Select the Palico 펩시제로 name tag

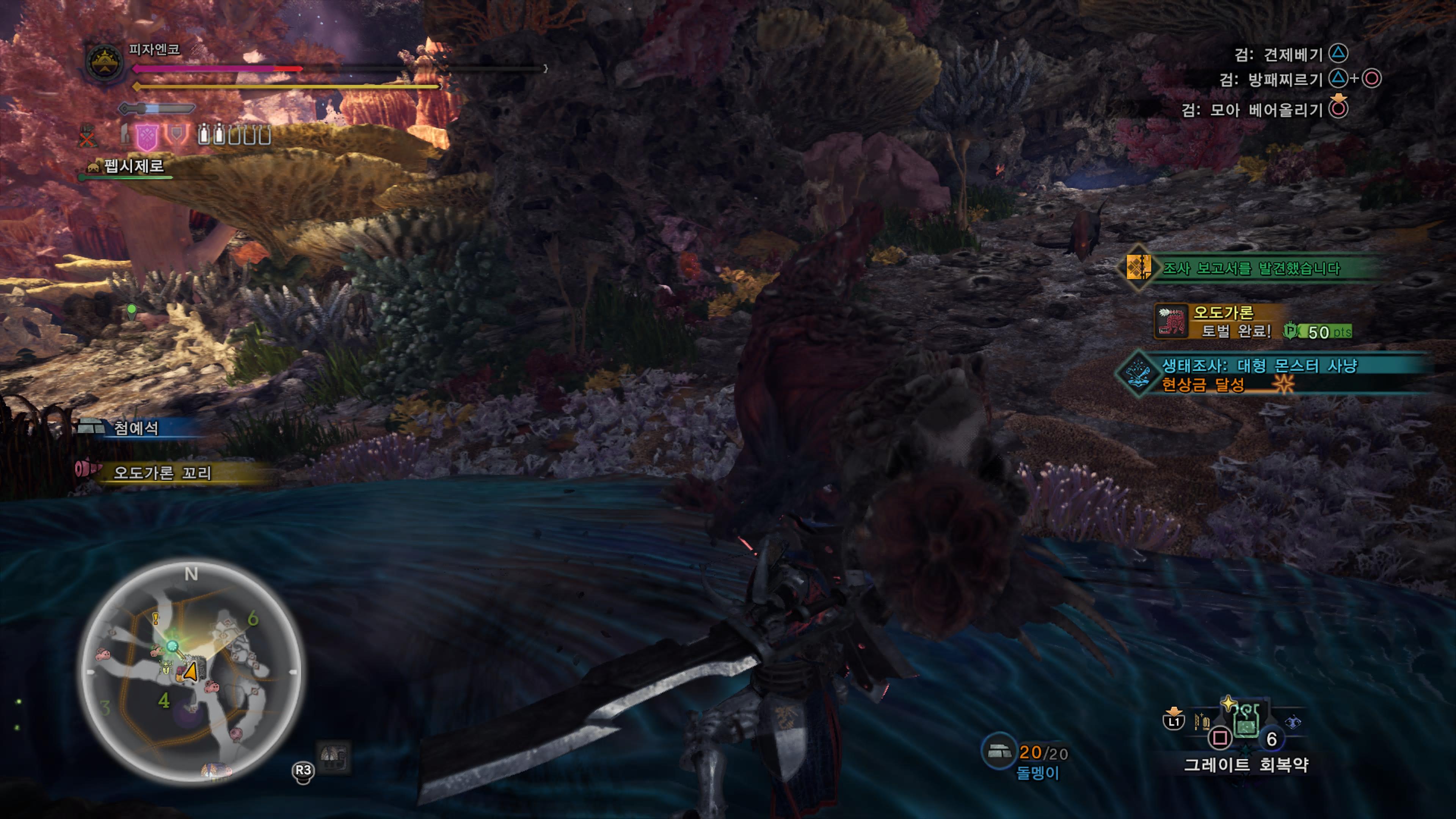pyautogui.click(x=133, y=166)
